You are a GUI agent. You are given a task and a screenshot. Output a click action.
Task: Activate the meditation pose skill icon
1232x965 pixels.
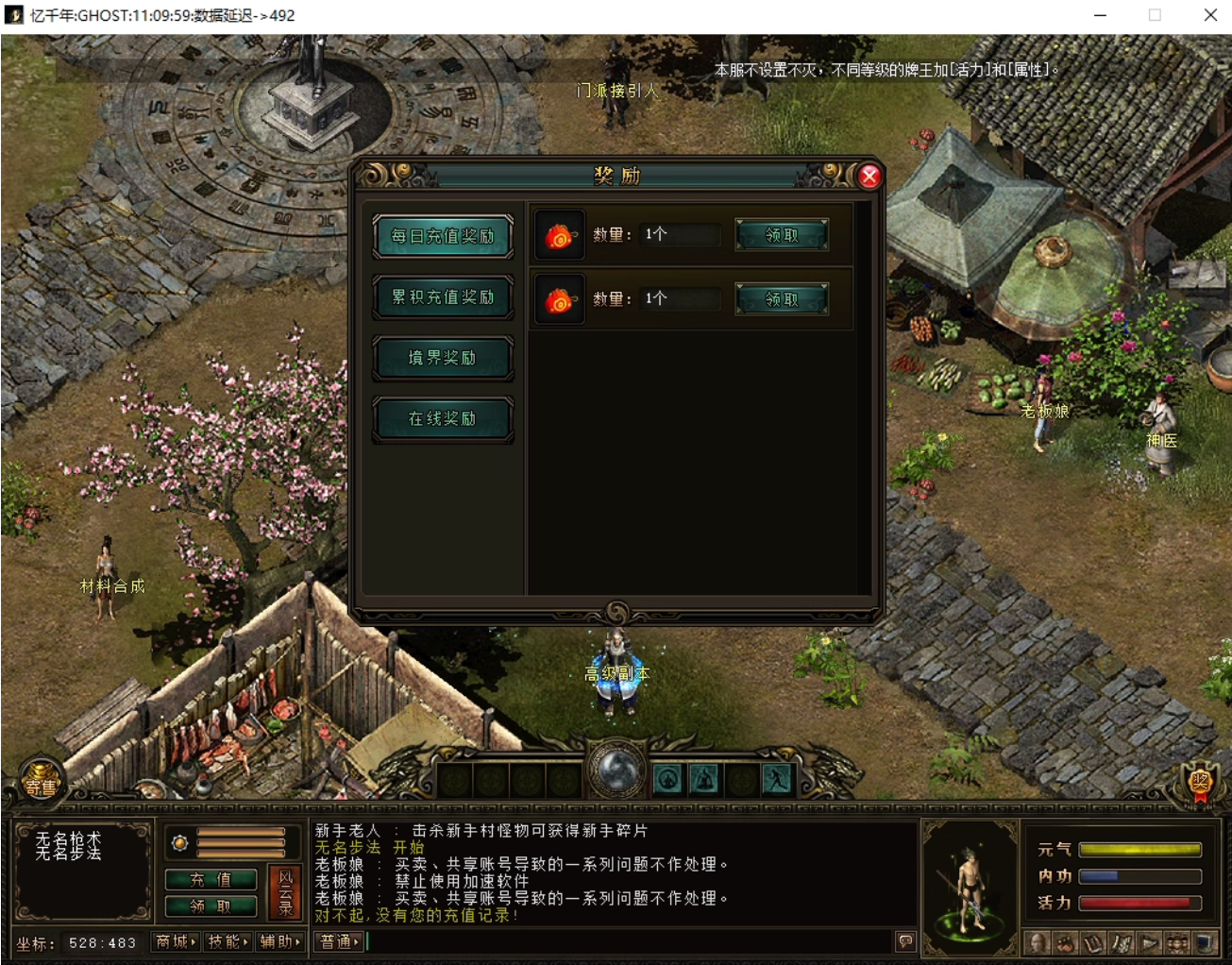[x=704, y=780]
